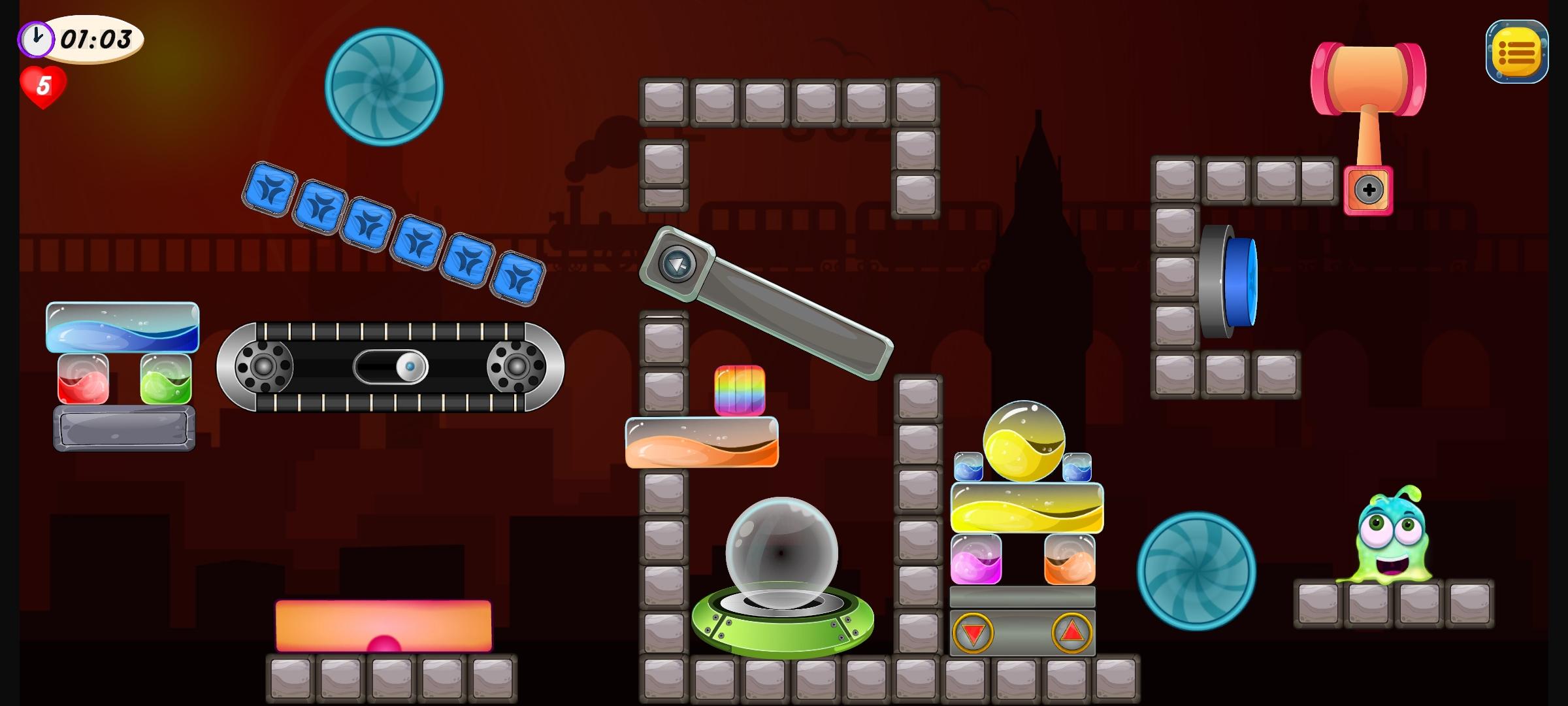Viewport: 1568px width, 706px height.
Task: Click the pink screw box under the hammer
Action: pos(1370,190)
